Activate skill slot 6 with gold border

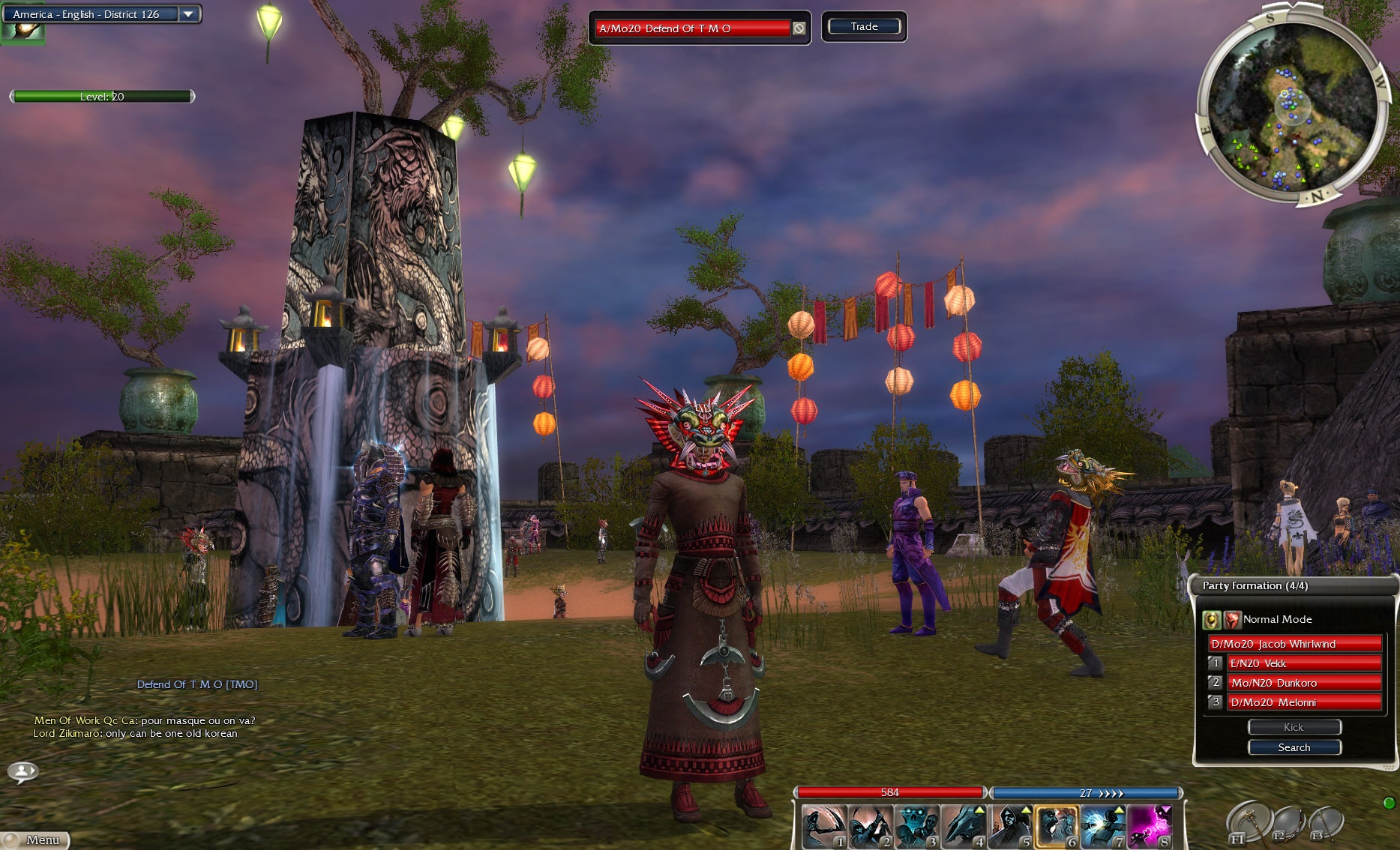coord(1057,827)
